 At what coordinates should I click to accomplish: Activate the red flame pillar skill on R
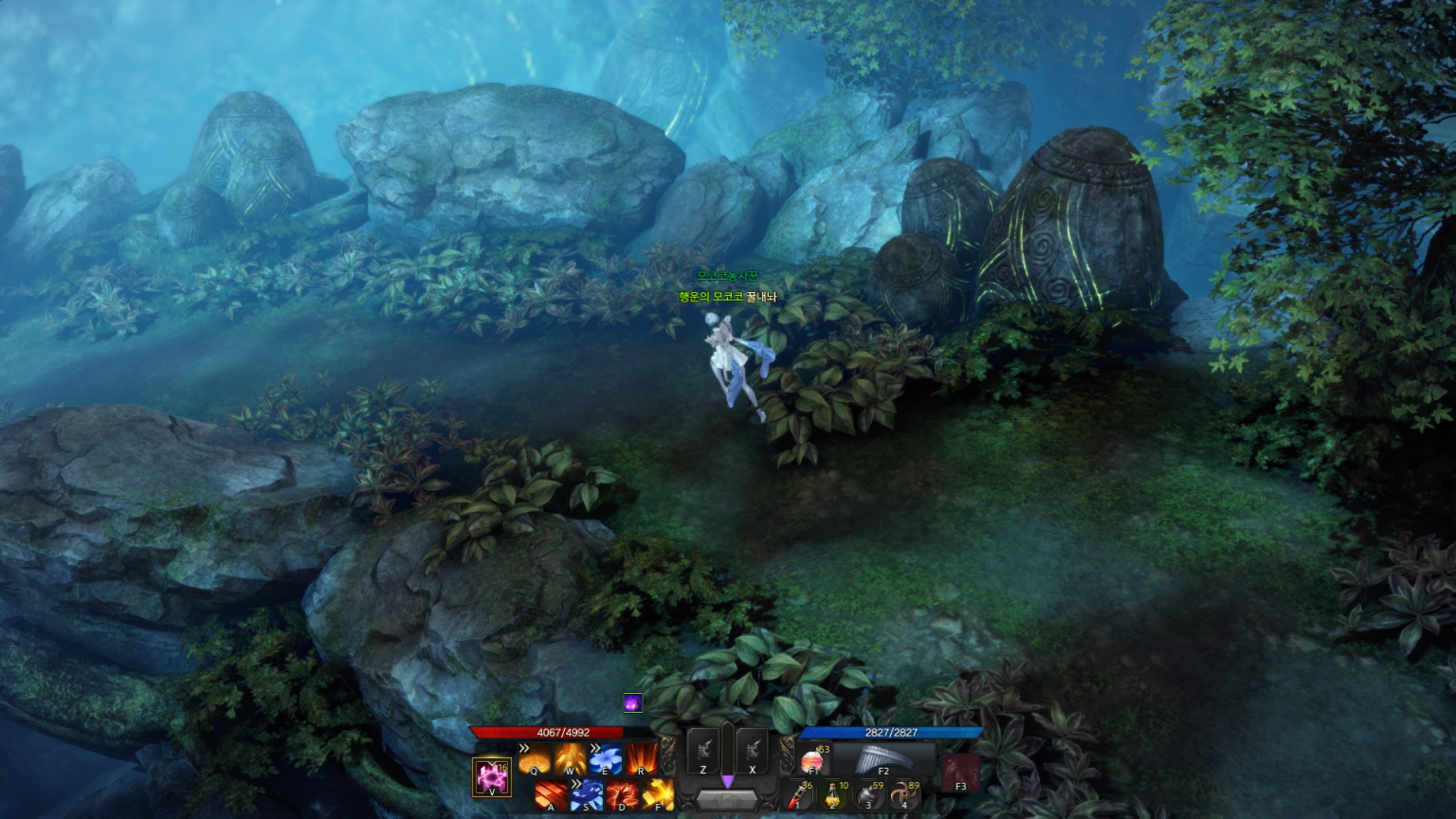(642, 758)
